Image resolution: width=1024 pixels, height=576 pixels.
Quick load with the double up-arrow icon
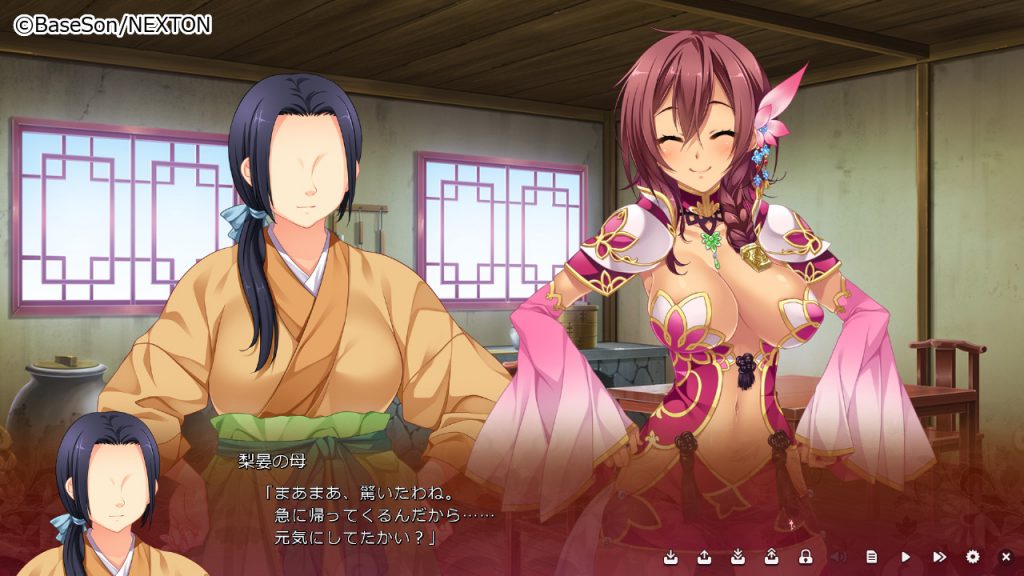pos(772,556)
